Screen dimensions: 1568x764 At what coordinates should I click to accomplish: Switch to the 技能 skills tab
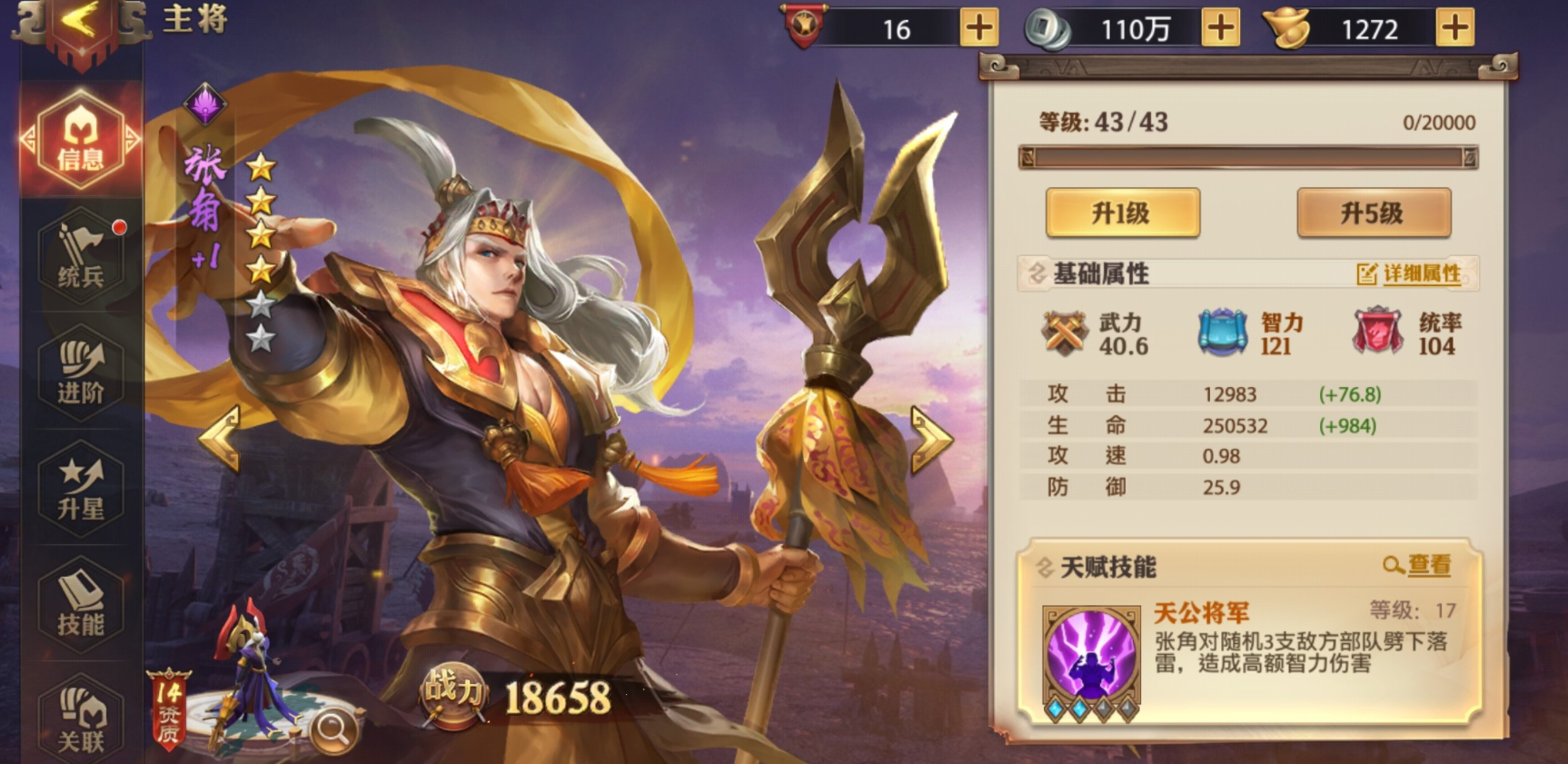coord(80,604)
